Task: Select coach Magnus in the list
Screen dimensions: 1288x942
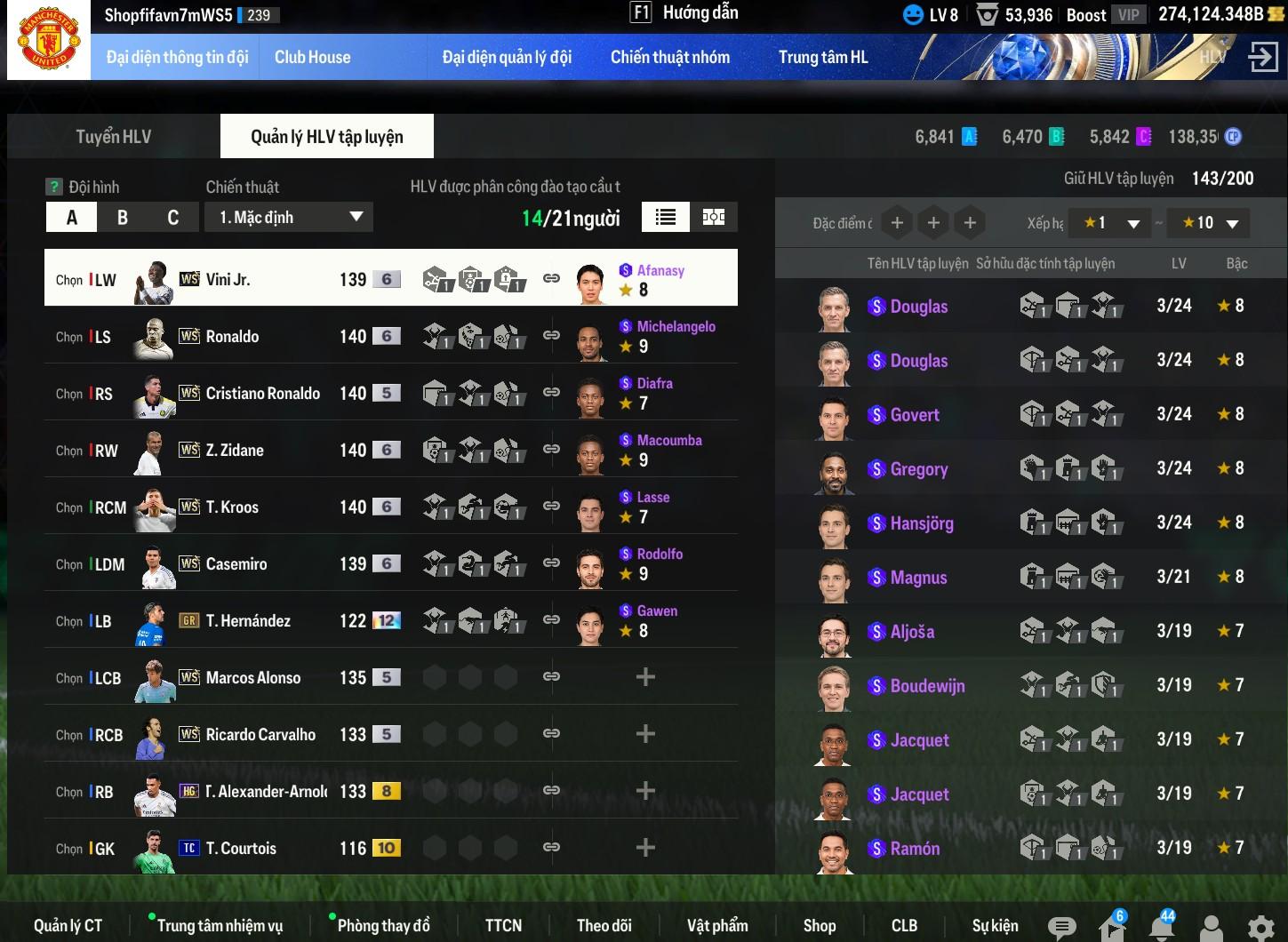Action: tap(918, 578)
